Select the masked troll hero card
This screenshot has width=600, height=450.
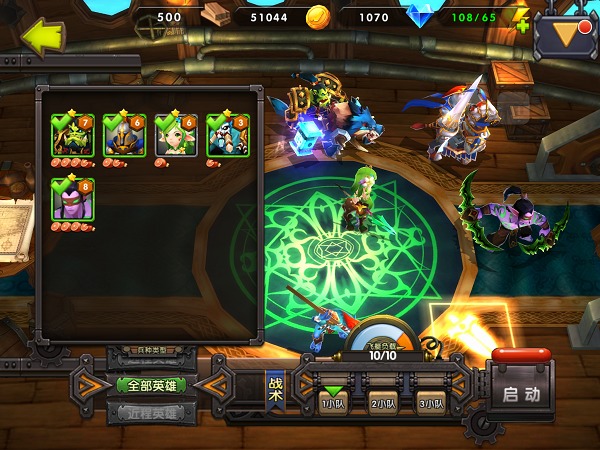[x=227, y=136]
